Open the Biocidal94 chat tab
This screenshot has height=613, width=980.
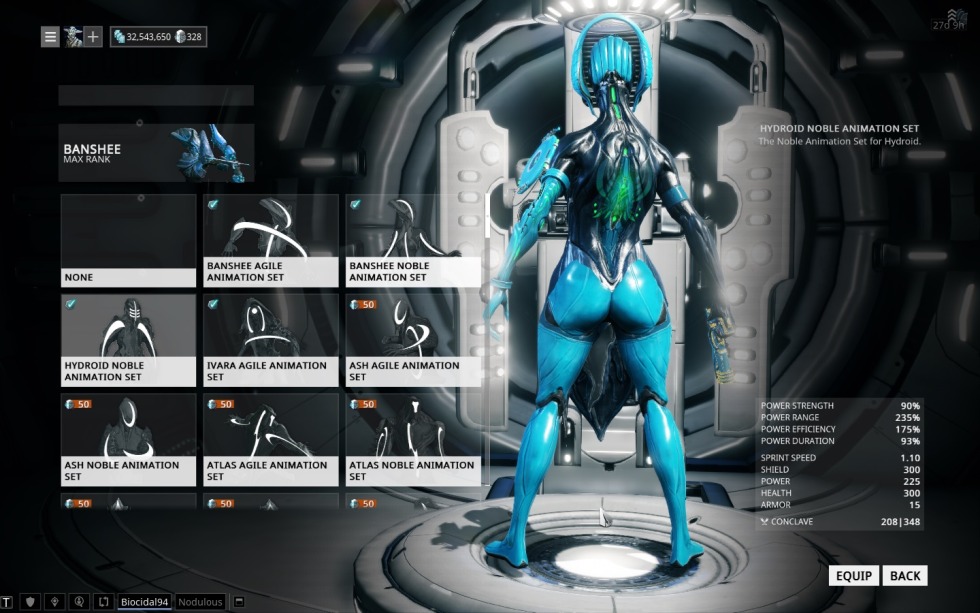coord(145,602)
